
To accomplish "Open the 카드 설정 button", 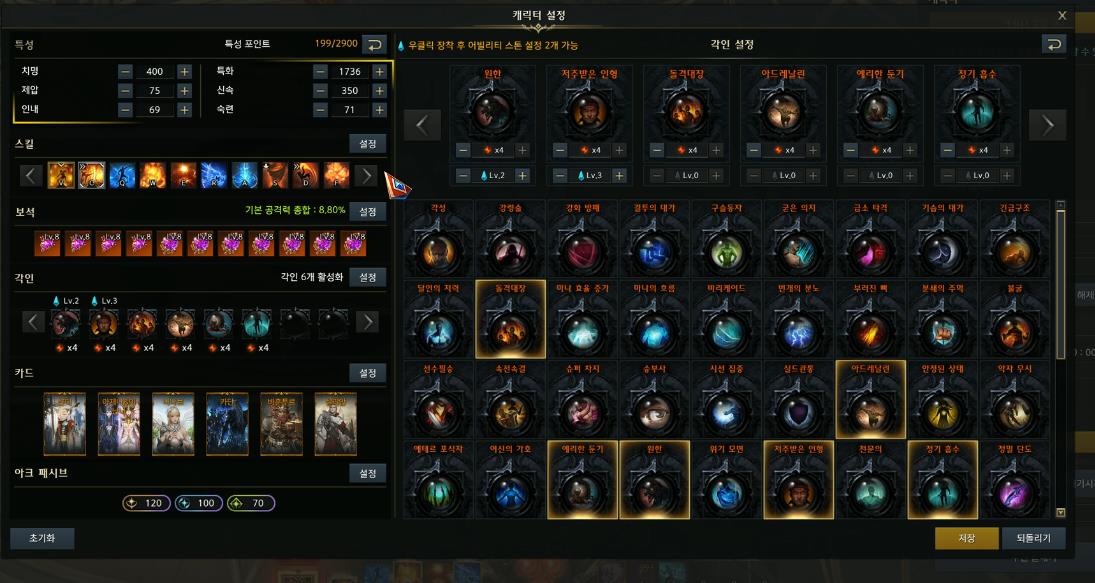I will (x=367, y=373).
